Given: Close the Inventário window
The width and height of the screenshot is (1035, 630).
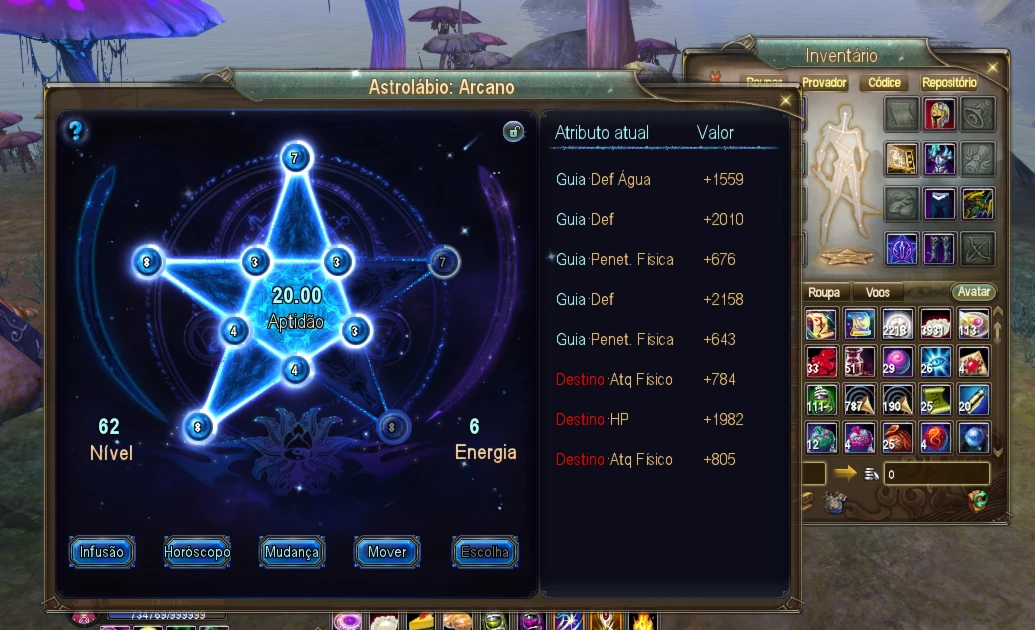Looking at the screenshot, I should click(x=992, y=67).
